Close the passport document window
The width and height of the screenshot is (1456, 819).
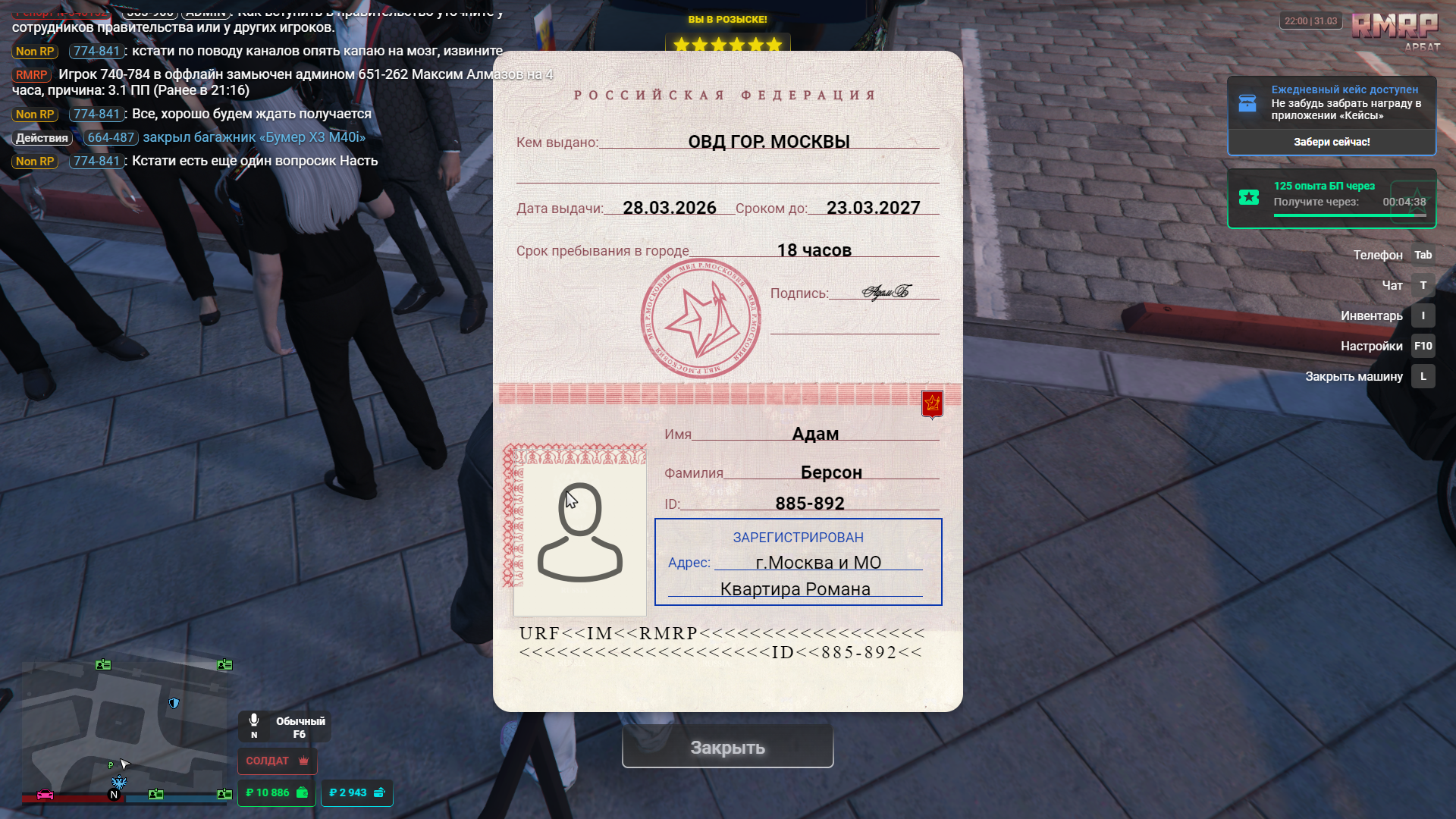coord(727,747)
